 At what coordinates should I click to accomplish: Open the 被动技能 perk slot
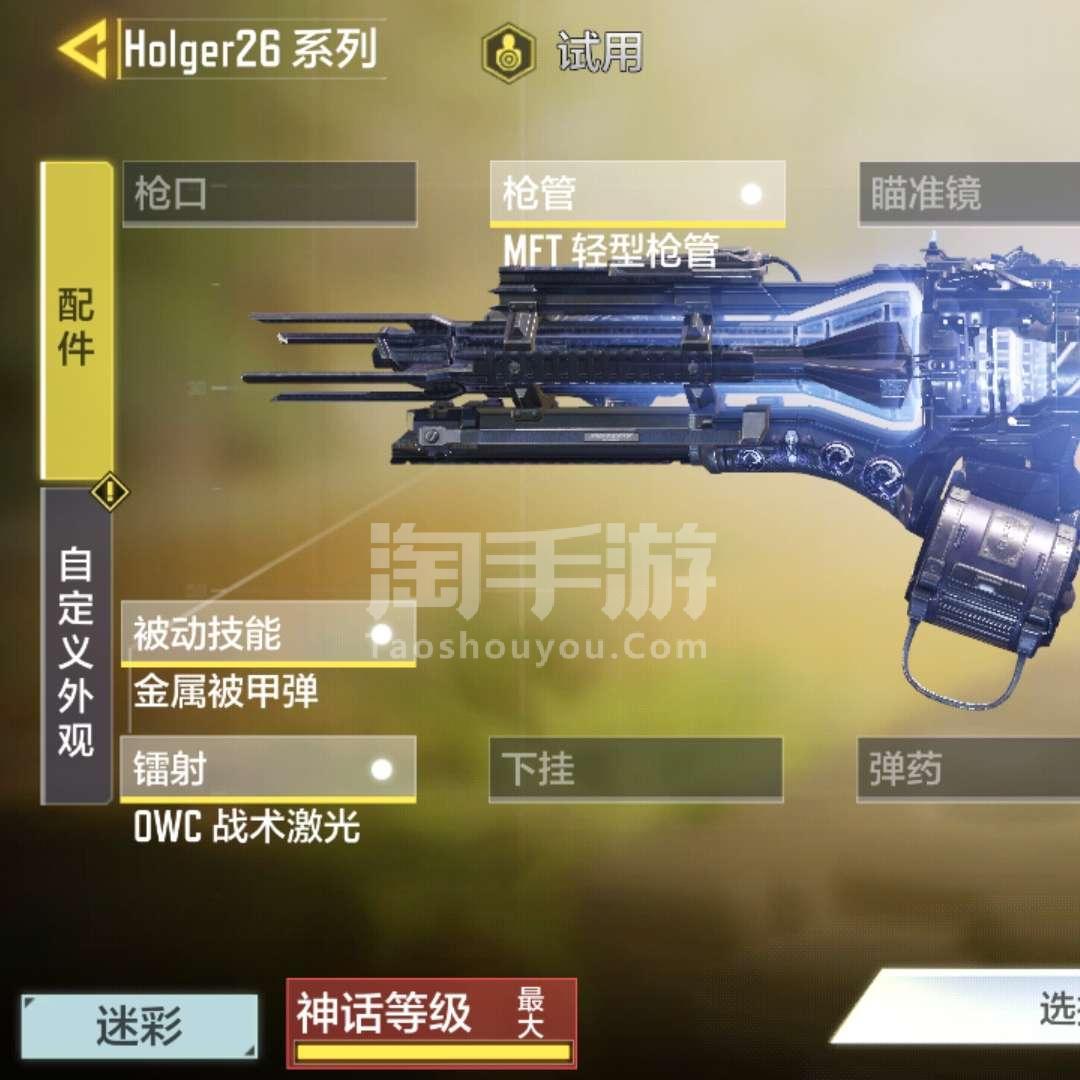point(268,634)
